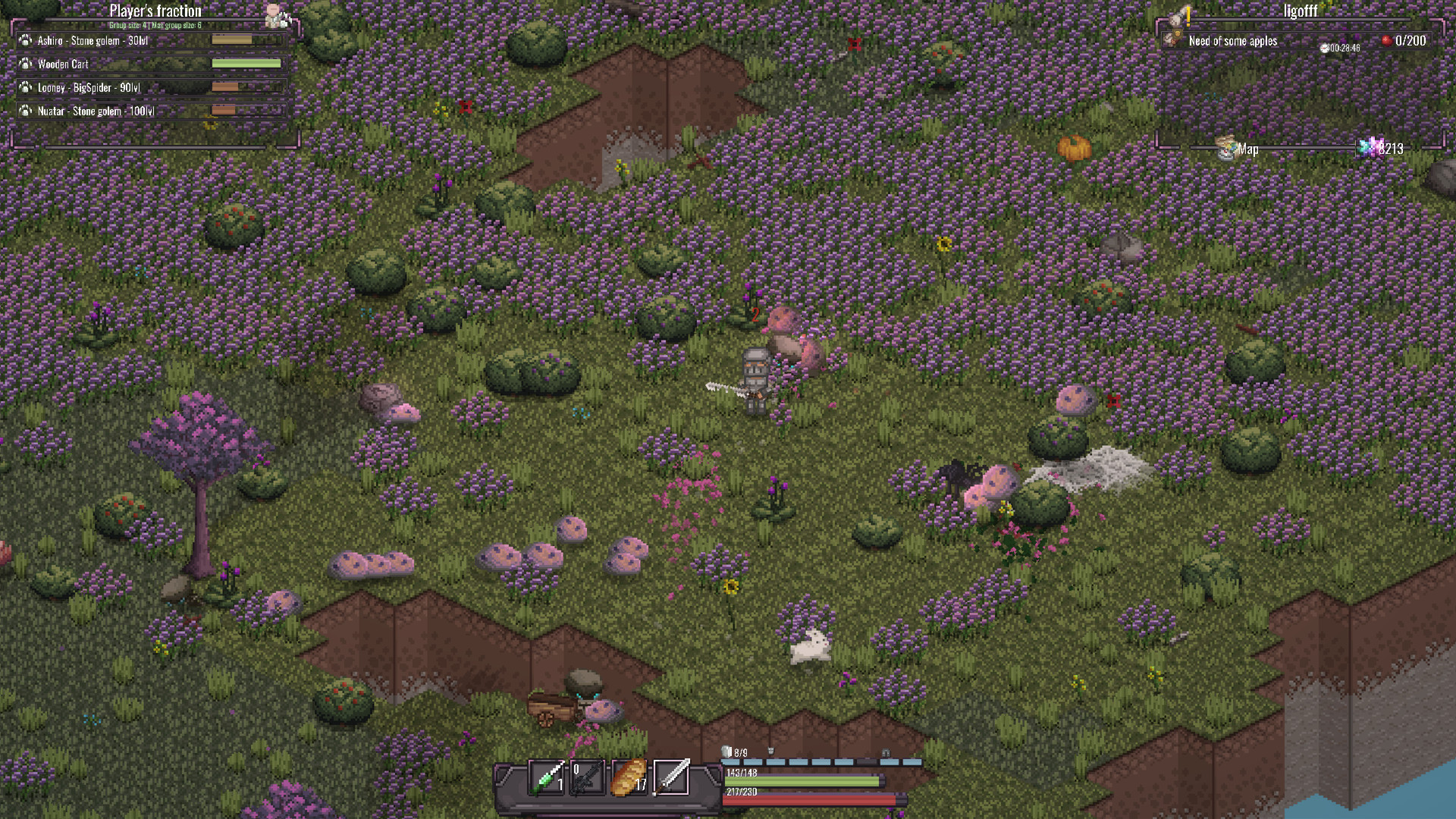The width and height of the screenshot is (1456, 819).
Task: Open the "Need of some apples" quest
Action: coord(1232,41)
